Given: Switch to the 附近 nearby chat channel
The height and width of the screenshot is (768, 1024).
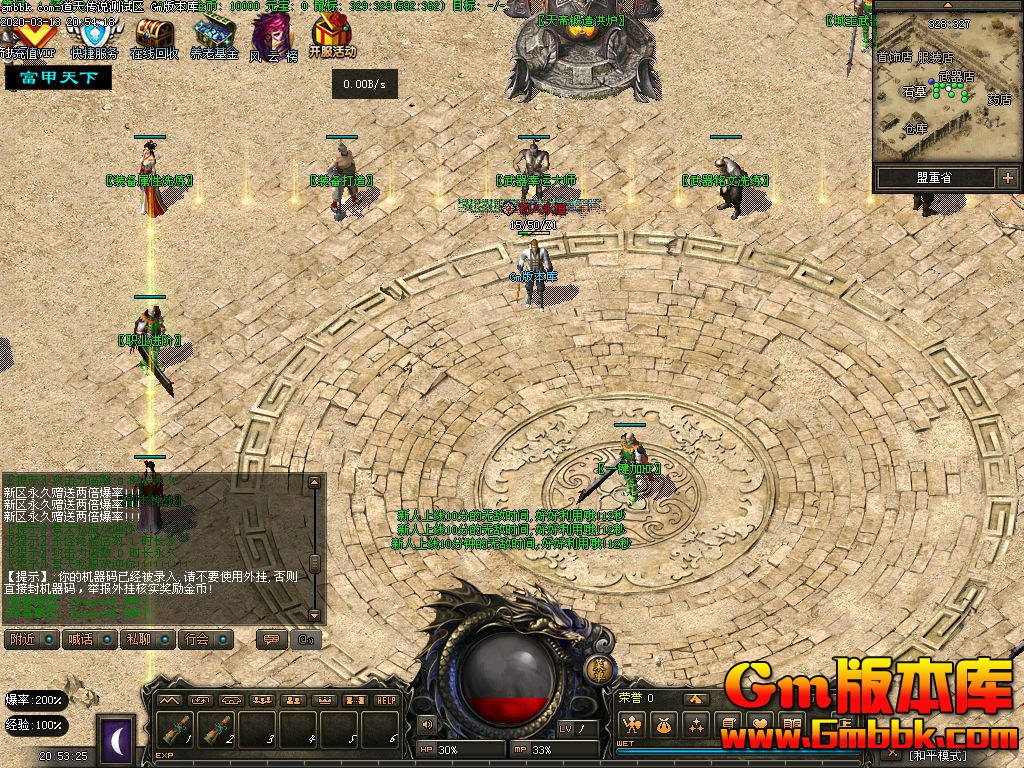Looking at the screenshot, I should point(28,639).
